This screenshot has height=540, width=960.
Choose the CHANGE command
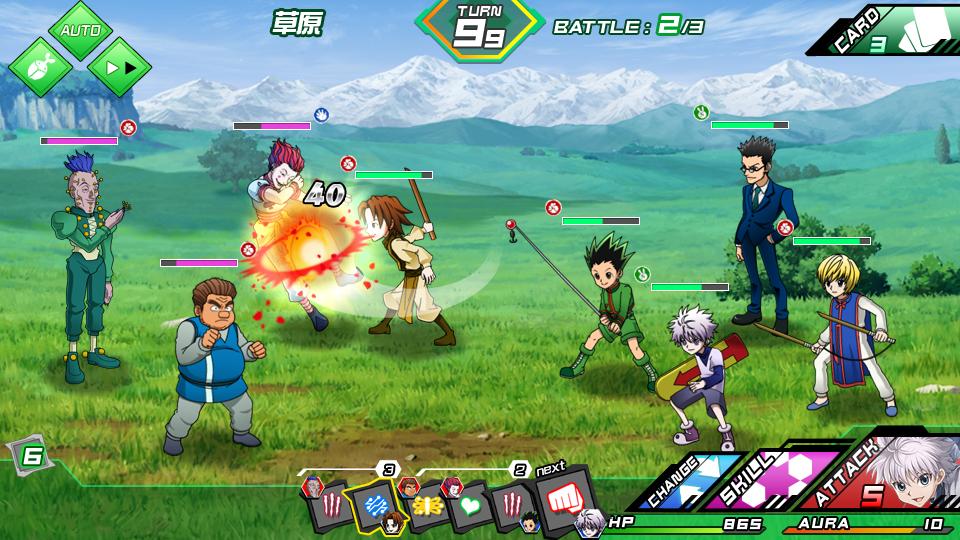(685, 480)
